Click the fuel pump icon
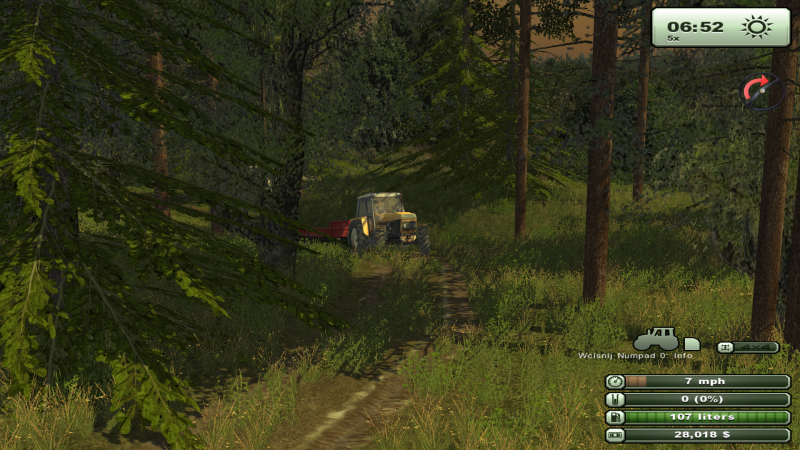800x450 pixels. [x=615, y=416]
